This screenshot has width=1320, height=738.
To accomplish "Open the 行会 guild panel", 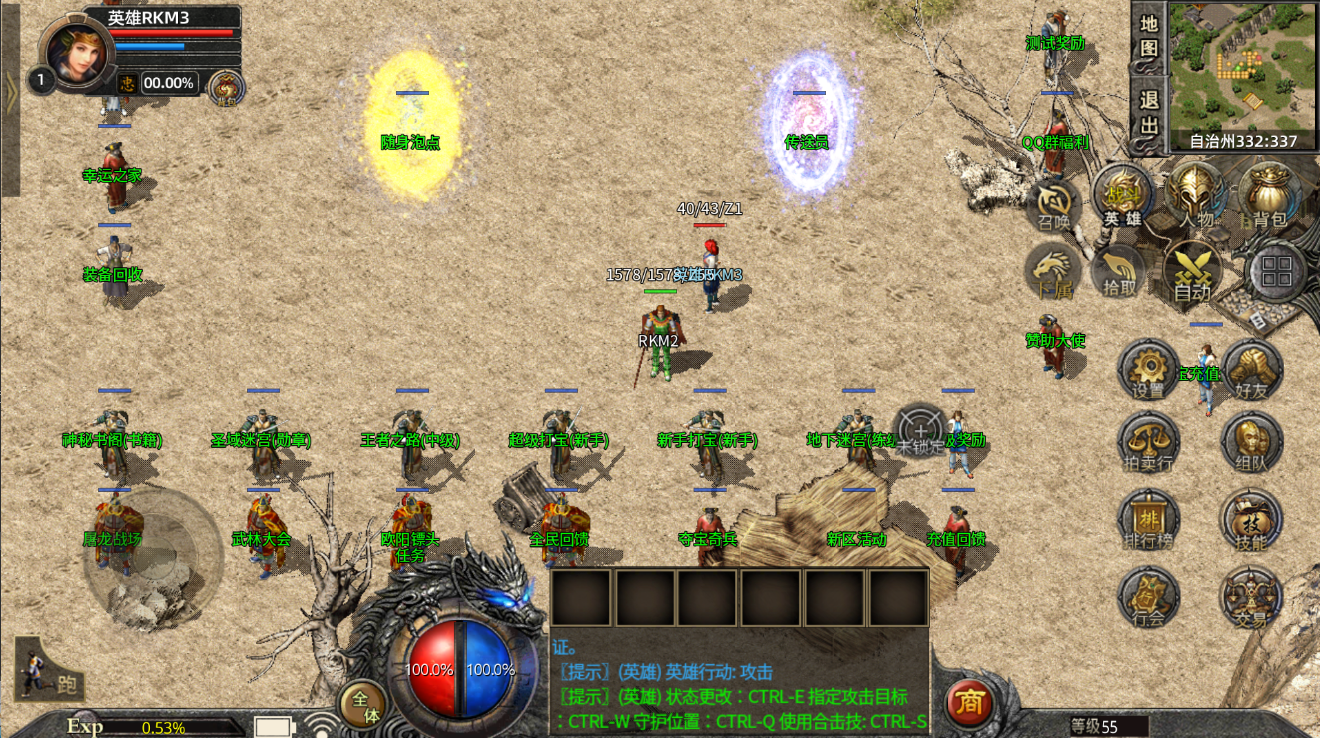I will (x=1149, y=597).
